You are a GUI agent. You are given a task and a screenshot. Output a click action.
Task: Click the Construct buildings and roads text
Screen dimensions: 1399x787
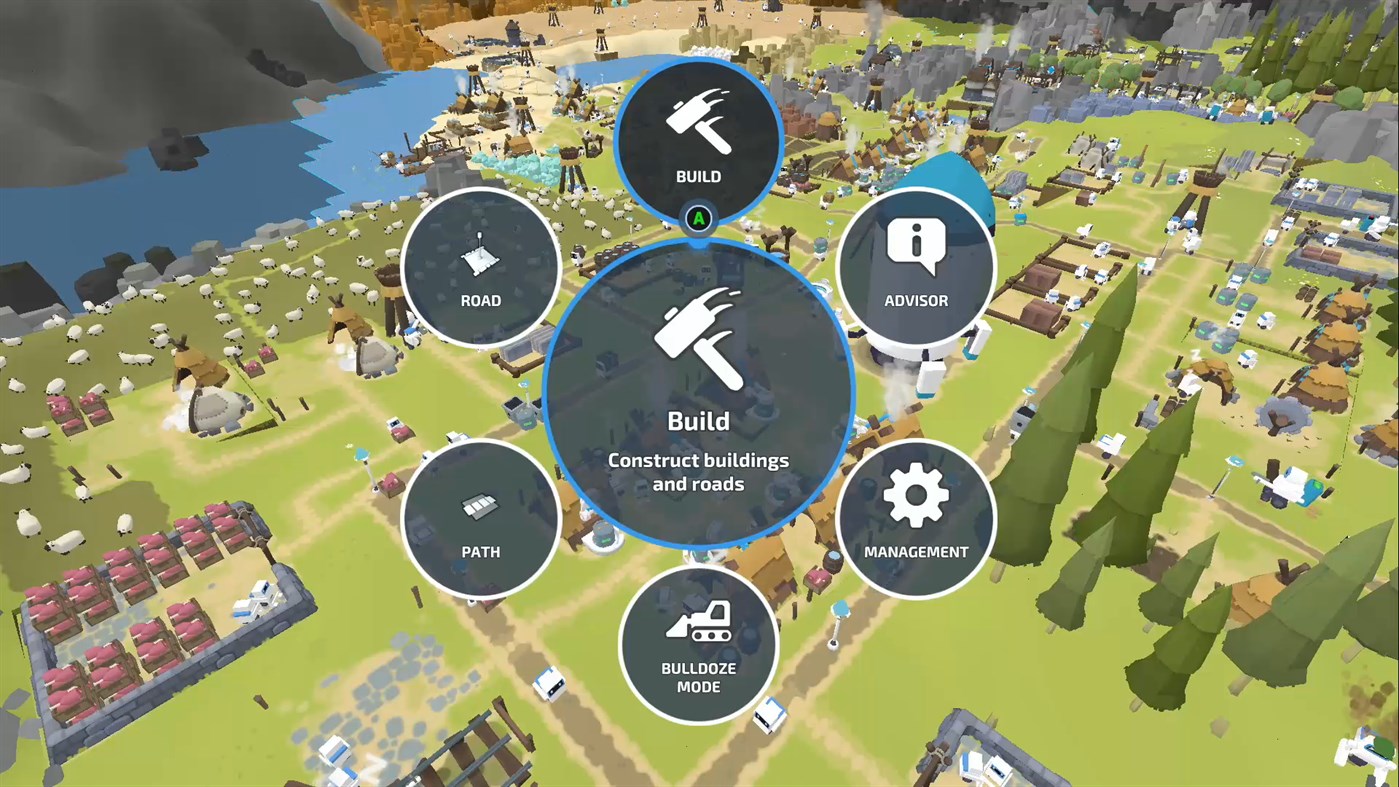[698, 470]
